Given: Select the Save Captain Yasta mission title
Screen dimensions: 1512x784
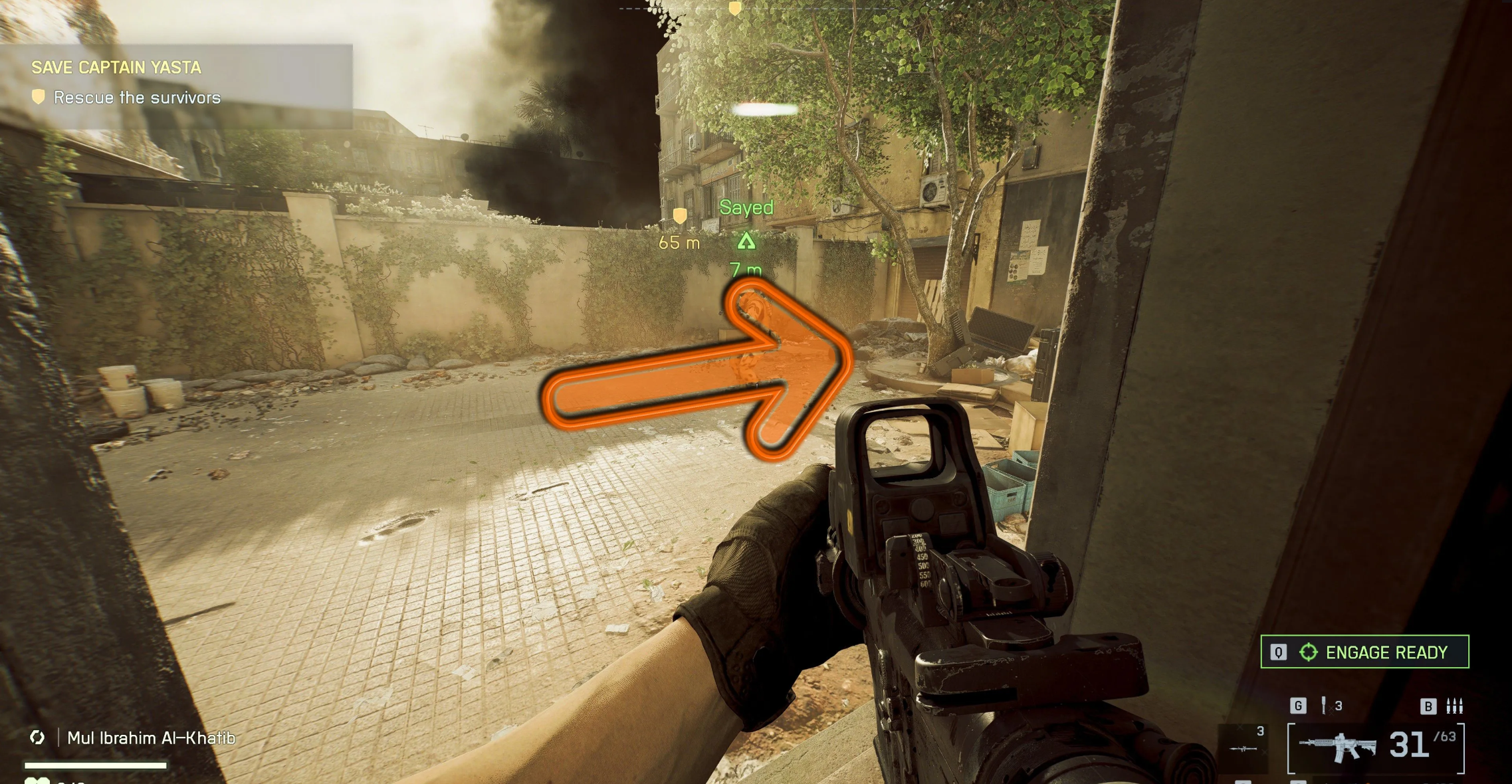Looking at the screenshot, I should pos(116,67).
